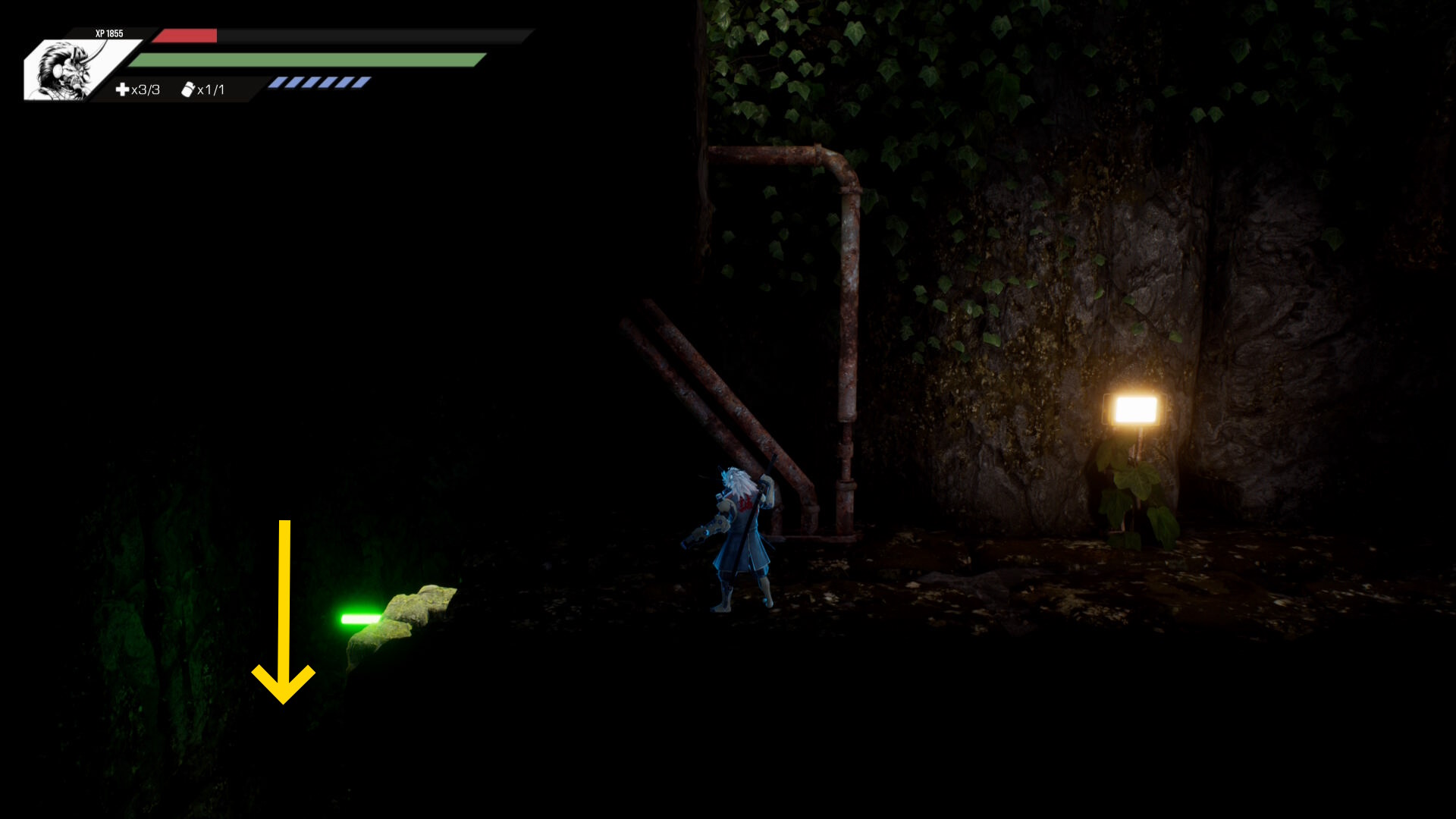Select the healing cross item icon
Screen dimensions: 1456x819
[x=122, y=89]
